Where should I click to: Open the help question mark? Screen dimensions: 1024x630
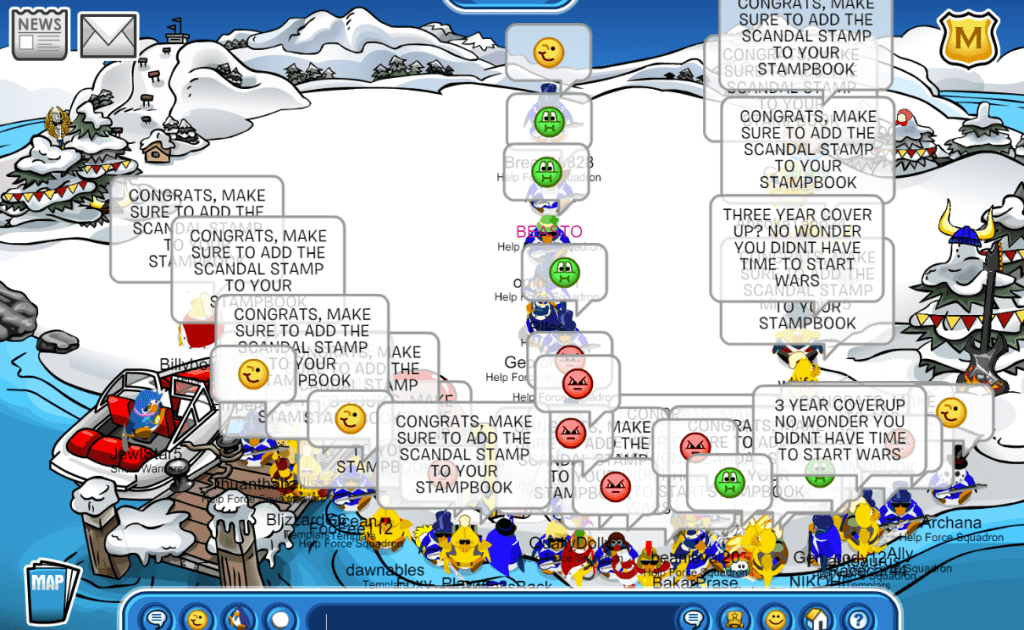(856, 618)
